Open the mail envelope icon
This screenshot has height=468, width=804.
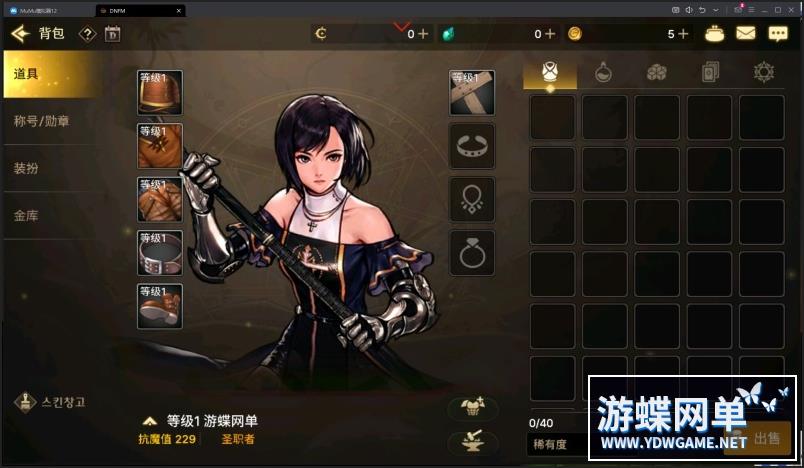[746, 33]
